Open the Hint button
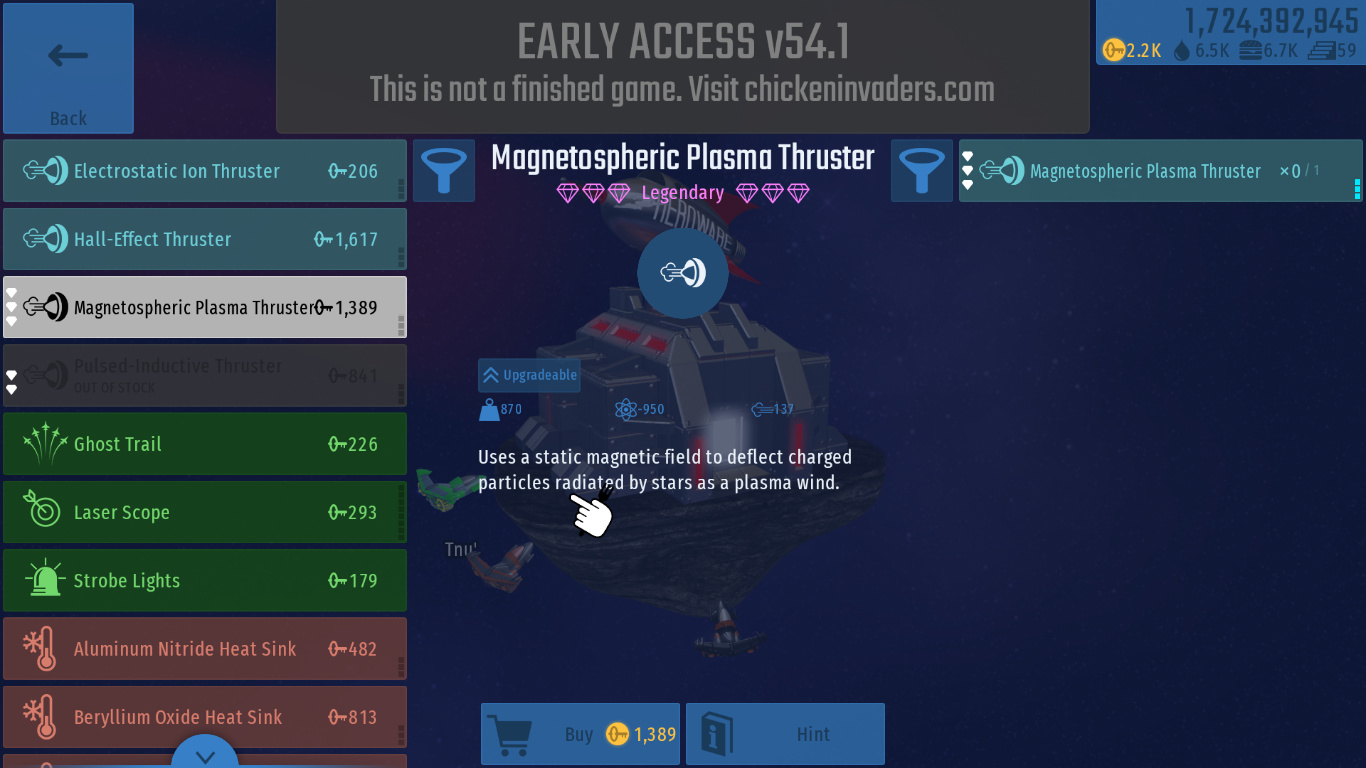The height and width of the screenshot is (768, 1366). click(785, 734)
